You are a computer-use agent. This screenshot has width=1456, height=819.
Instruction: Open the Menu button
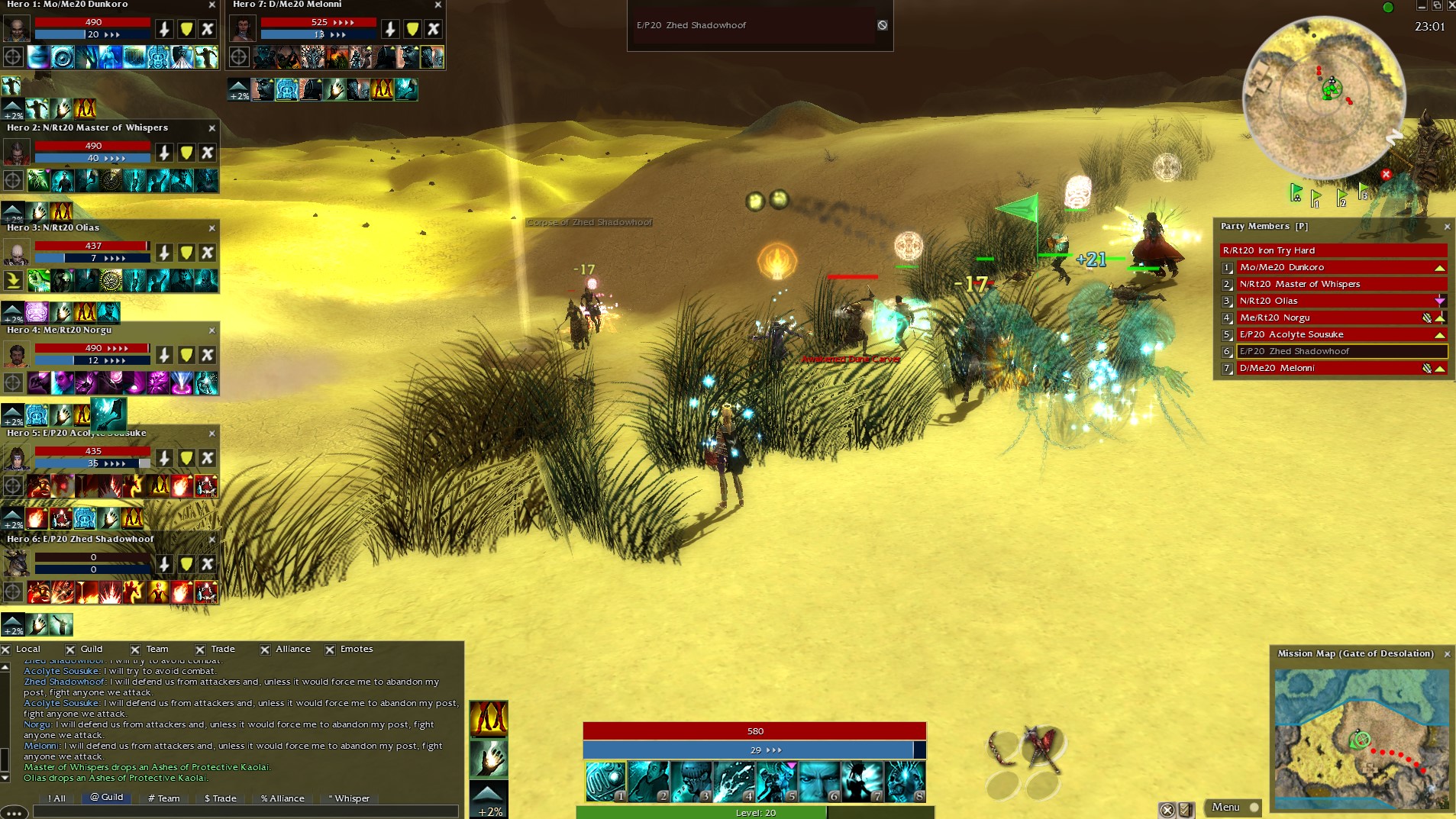click(x=1225, y=807)
